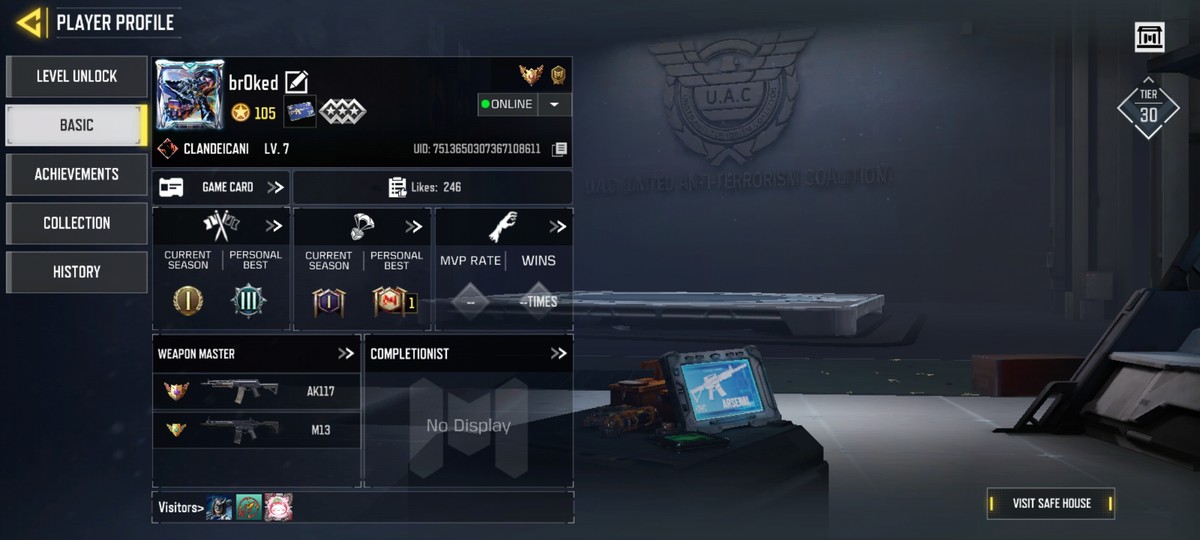
Task: Open the Game Card
Action: click(x=221, y=187)
